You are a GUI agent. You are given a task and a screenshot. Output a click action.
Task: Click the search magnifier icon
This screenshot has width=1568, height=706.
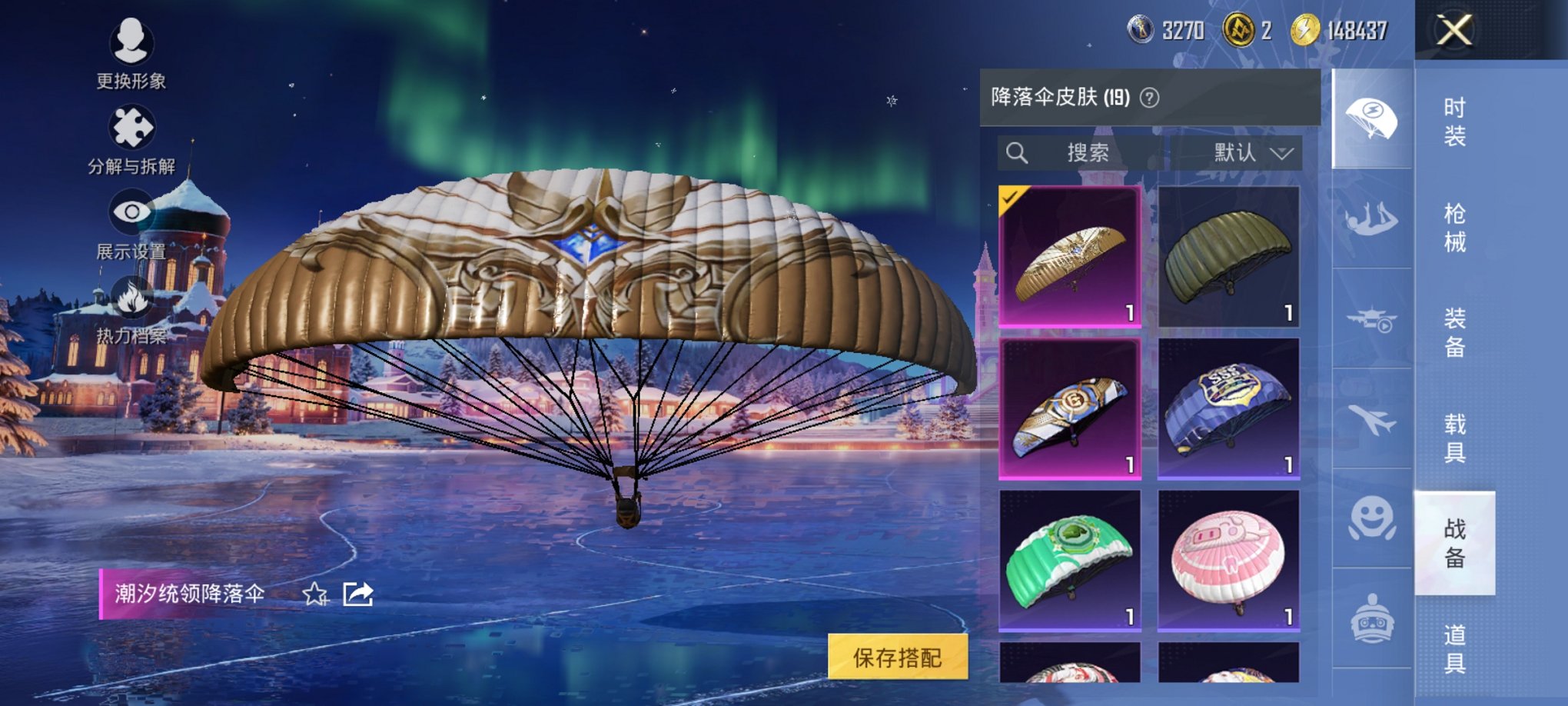1018,152
